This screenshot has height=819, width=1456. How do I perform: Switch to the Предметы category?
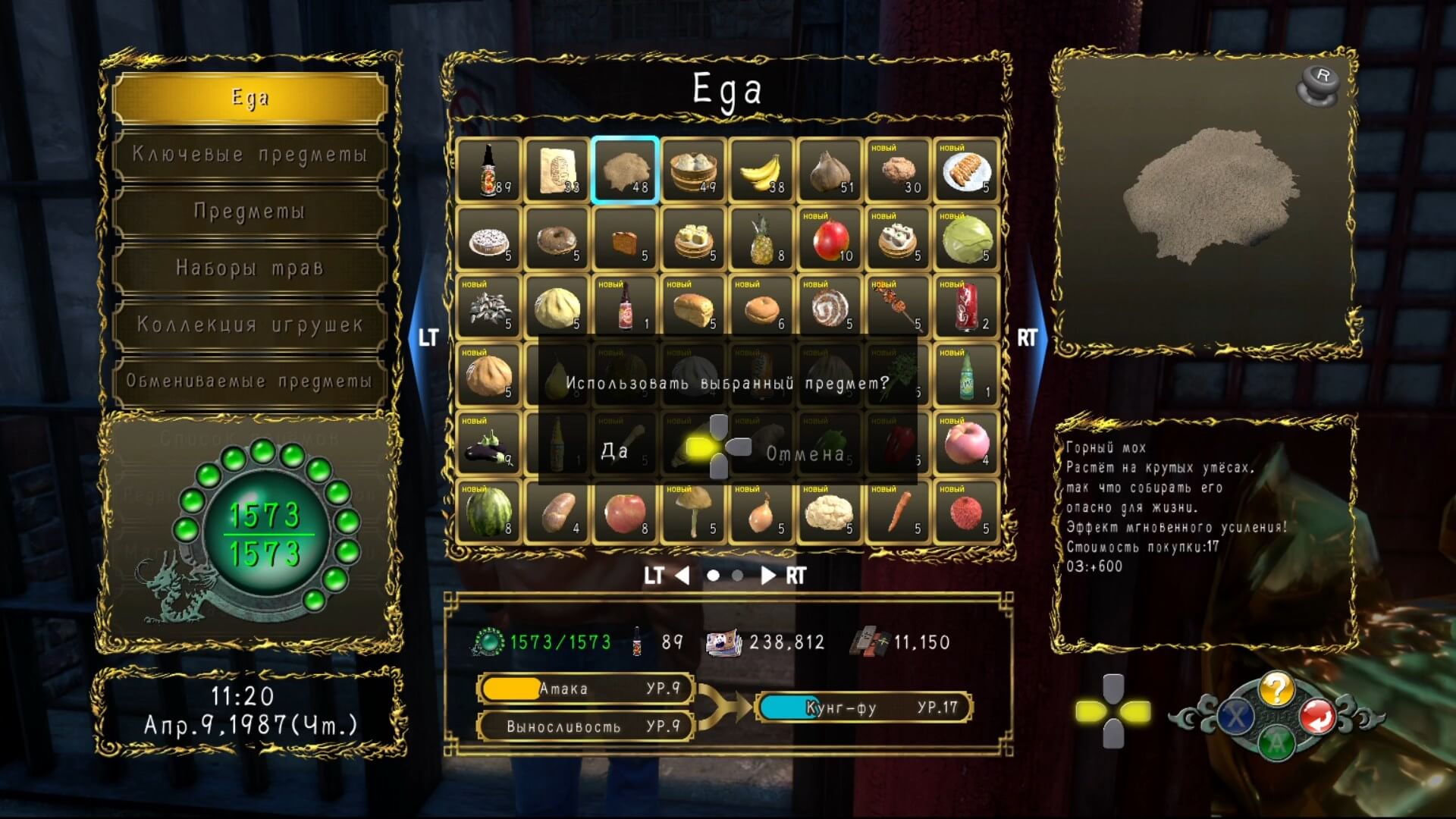[x=249, y=212]
